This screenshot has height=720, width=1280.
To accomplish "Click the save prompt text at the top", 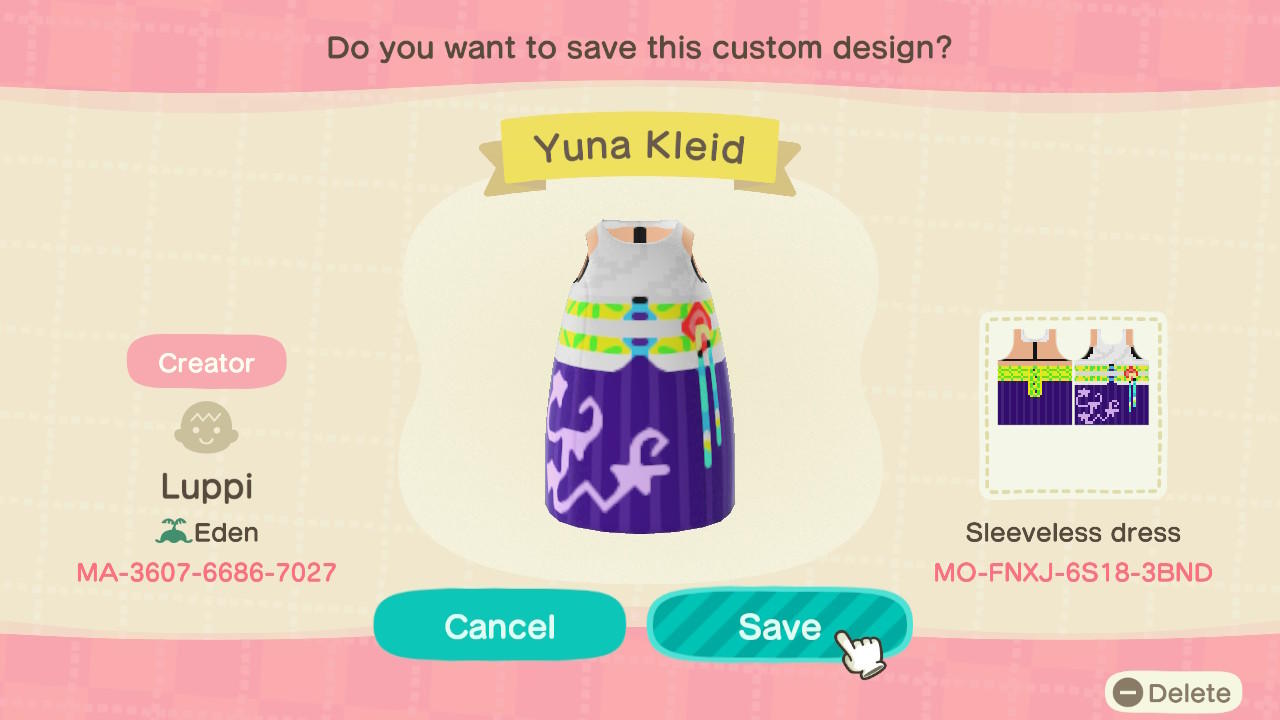I will pyautogui.click(x=640, y=47).
